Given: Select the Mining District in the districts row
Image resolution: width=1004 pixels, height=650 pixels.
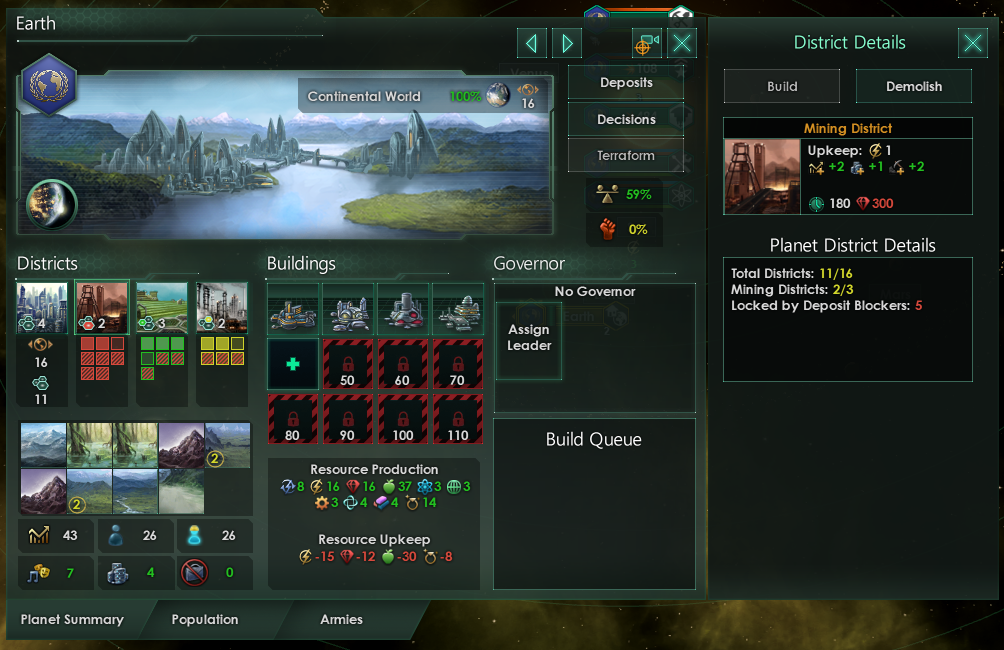Looking at the screenshot, I should (x=102, y=307).
